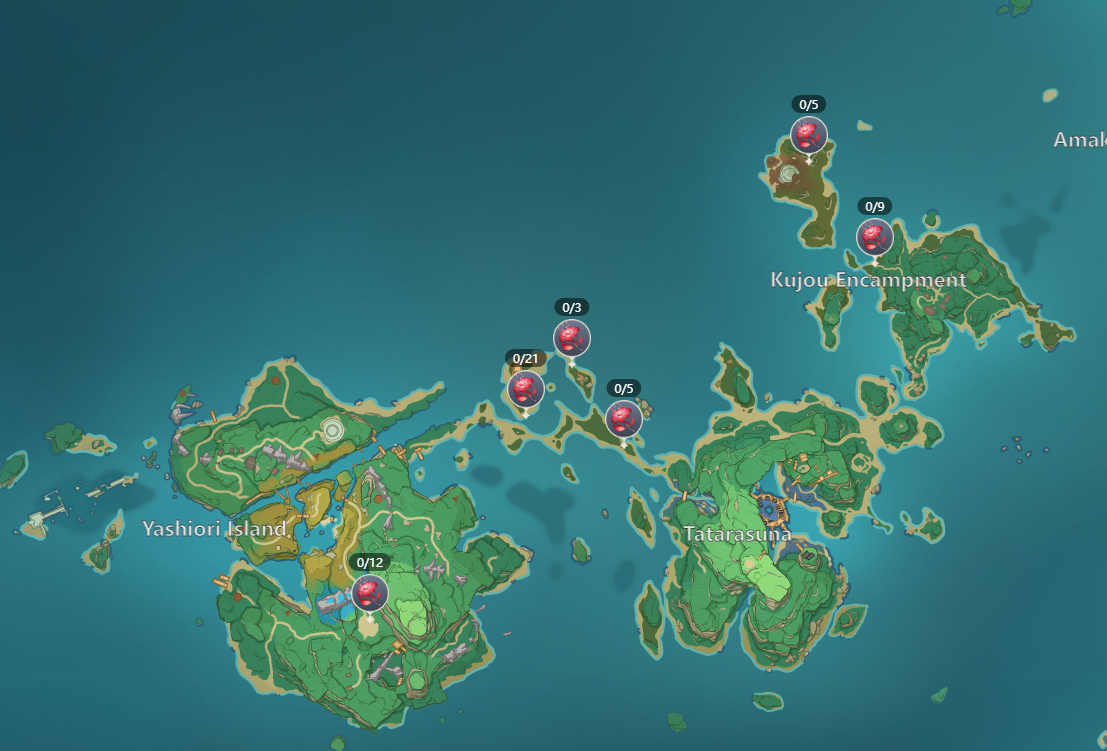Image resolution: width=1107 pixels, height=751 pixels.
Task: Select the 0/21 red flower map marker
Action: [x=525, y=389]
